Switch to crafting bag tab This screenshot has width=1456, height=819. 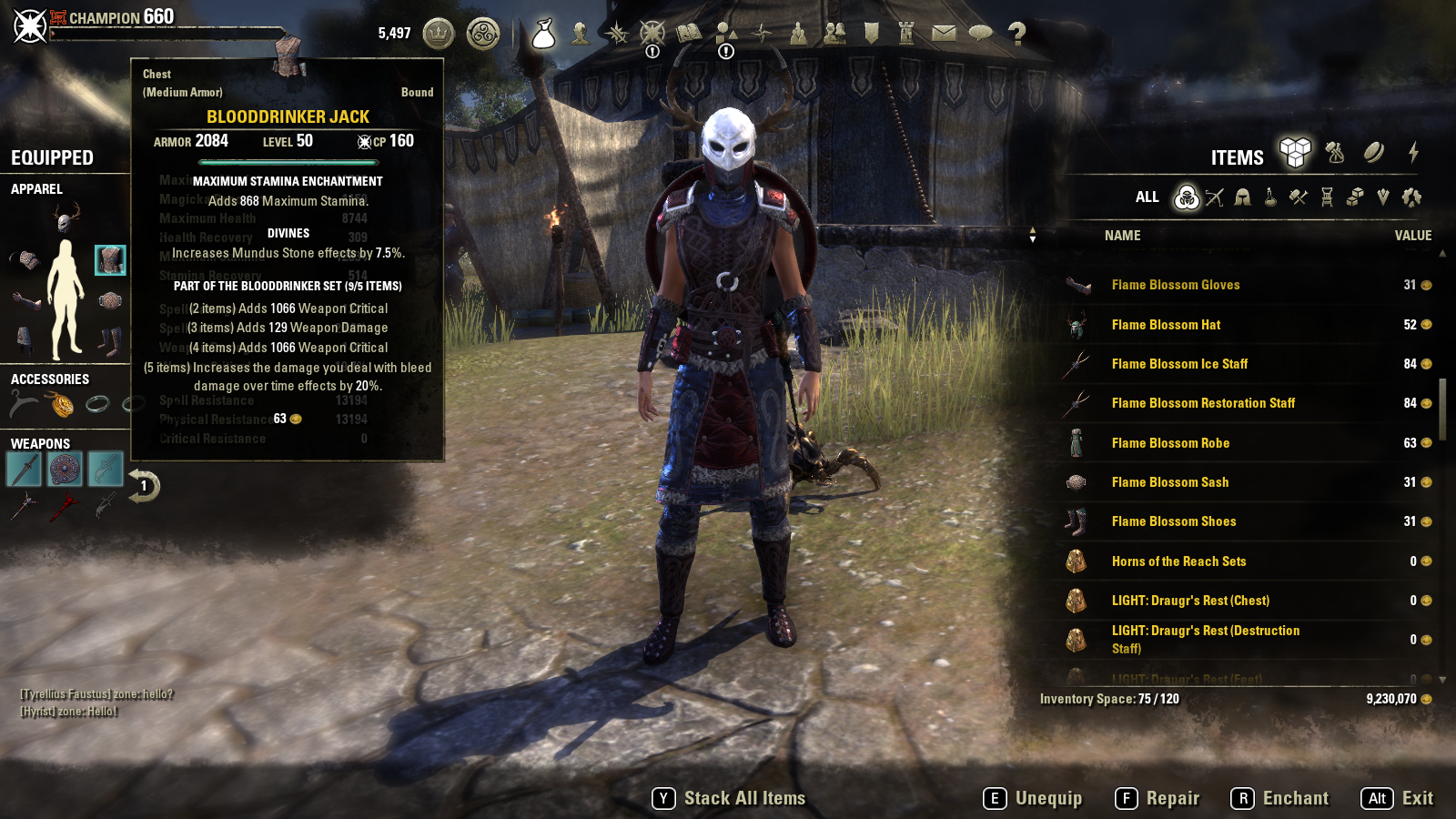(1335, 153)
